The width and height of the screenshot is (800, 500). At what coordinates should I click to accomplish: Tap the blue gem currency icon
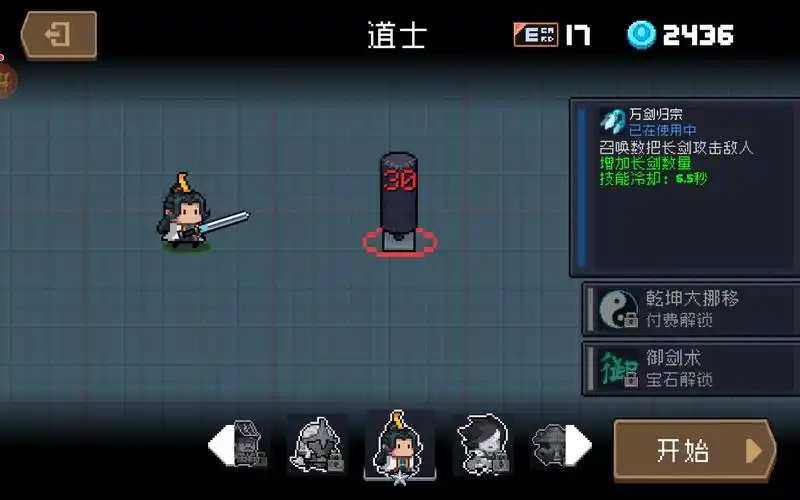641,35
